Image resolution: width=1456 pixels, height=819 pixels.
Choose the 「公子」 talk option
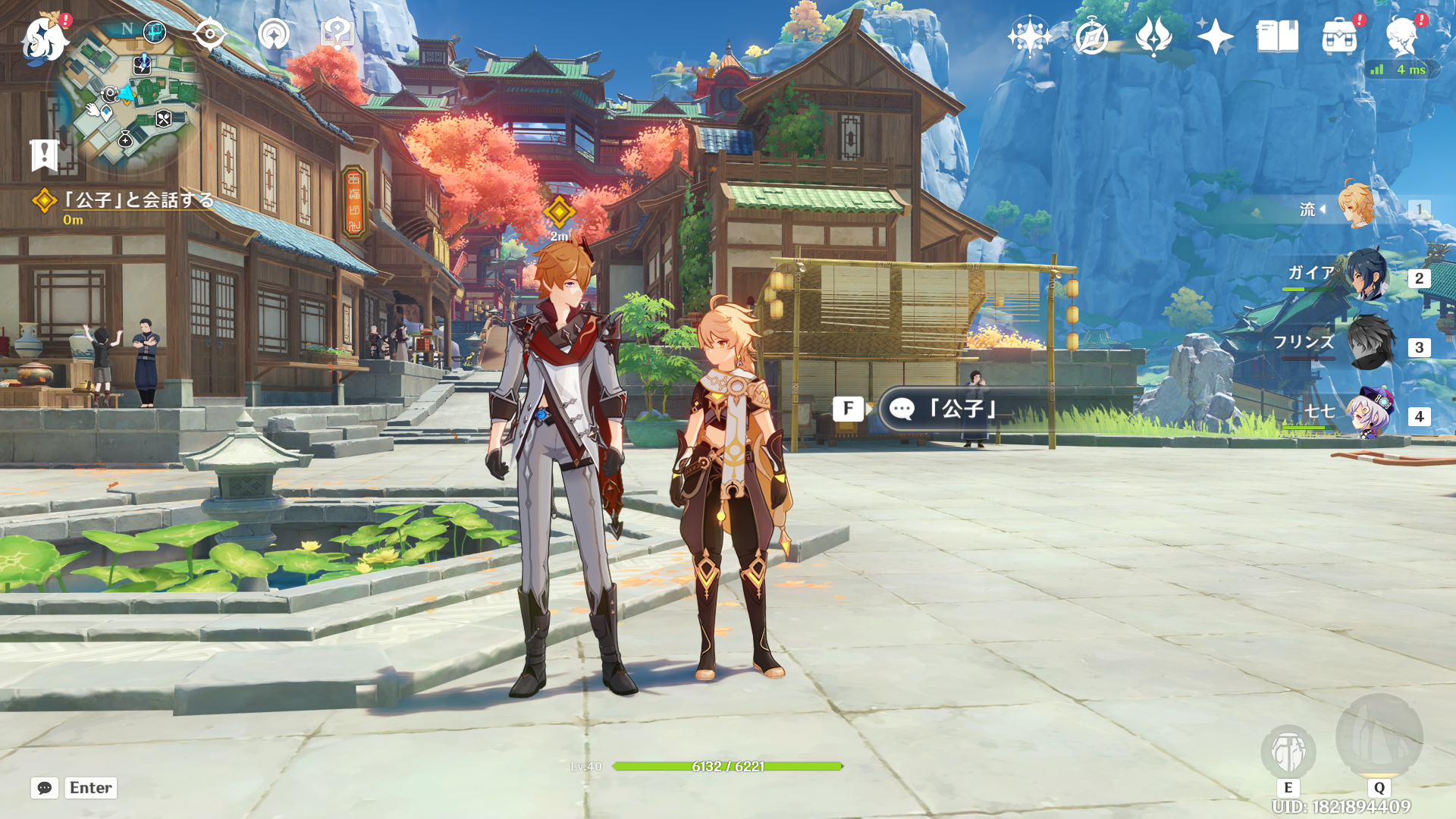pos(963,409)
